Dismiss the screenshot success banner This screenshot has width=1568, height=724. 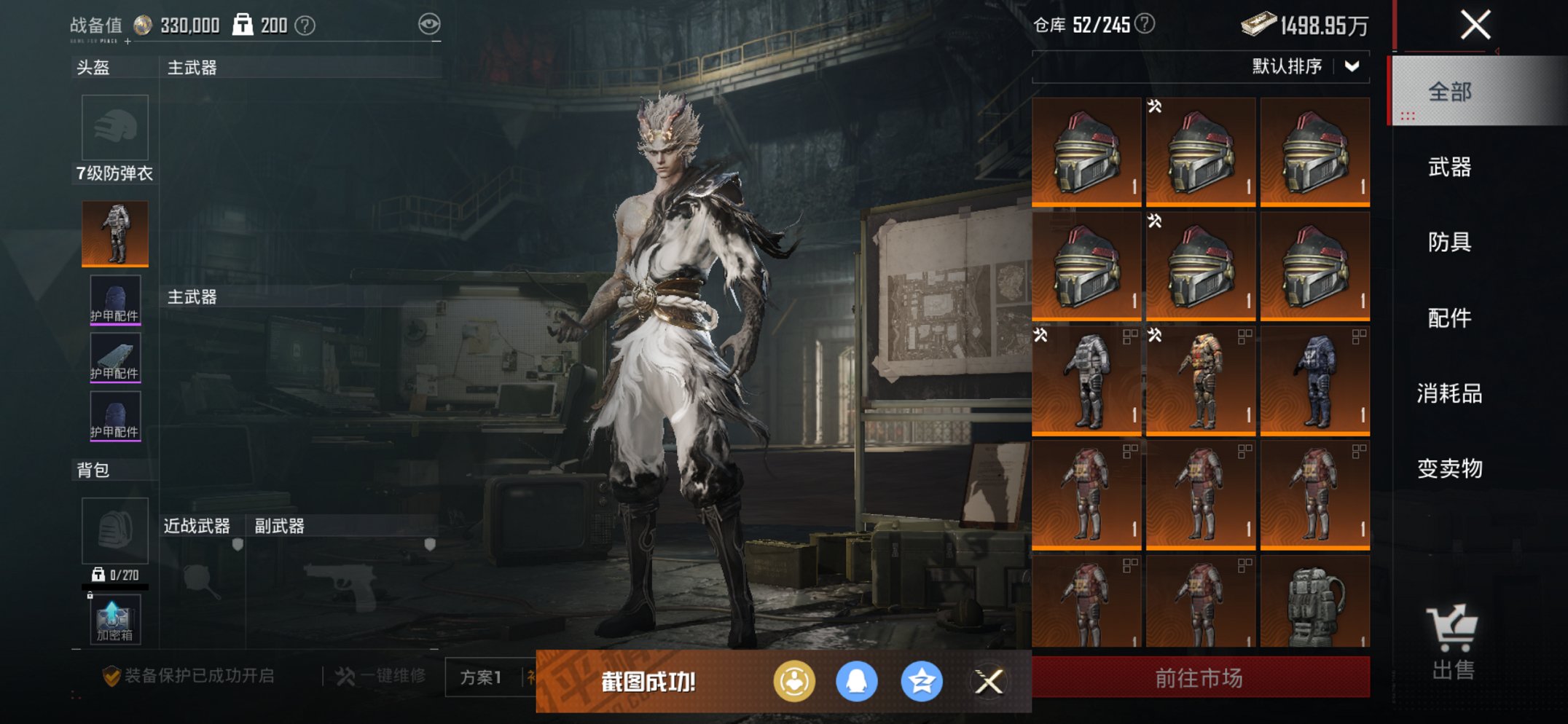pos(989,682)
